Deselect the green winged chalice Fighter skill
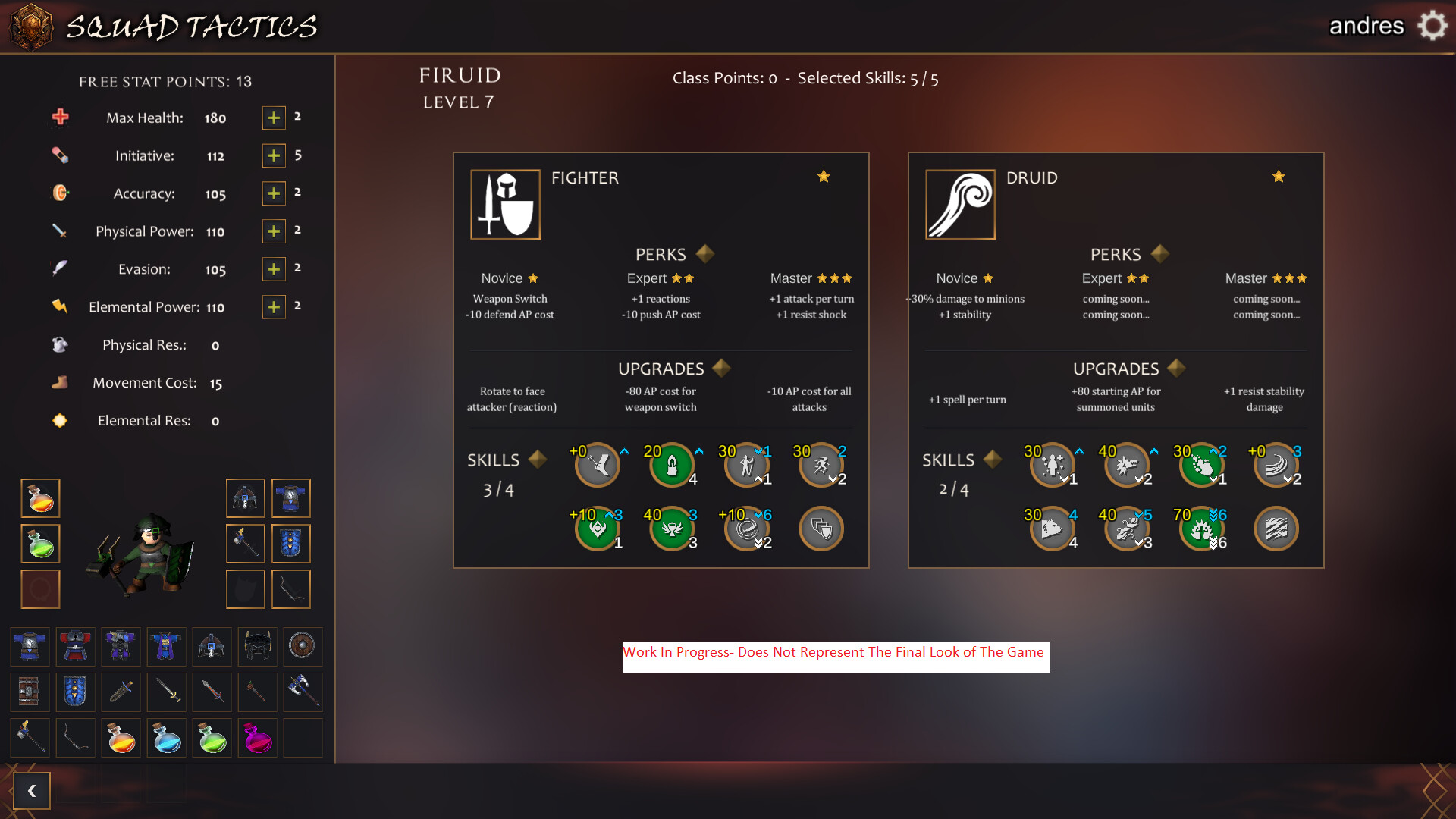Image resolution: width=1456 pixels, height=819 pixels. pyautogui.click(x=671, y=529)
